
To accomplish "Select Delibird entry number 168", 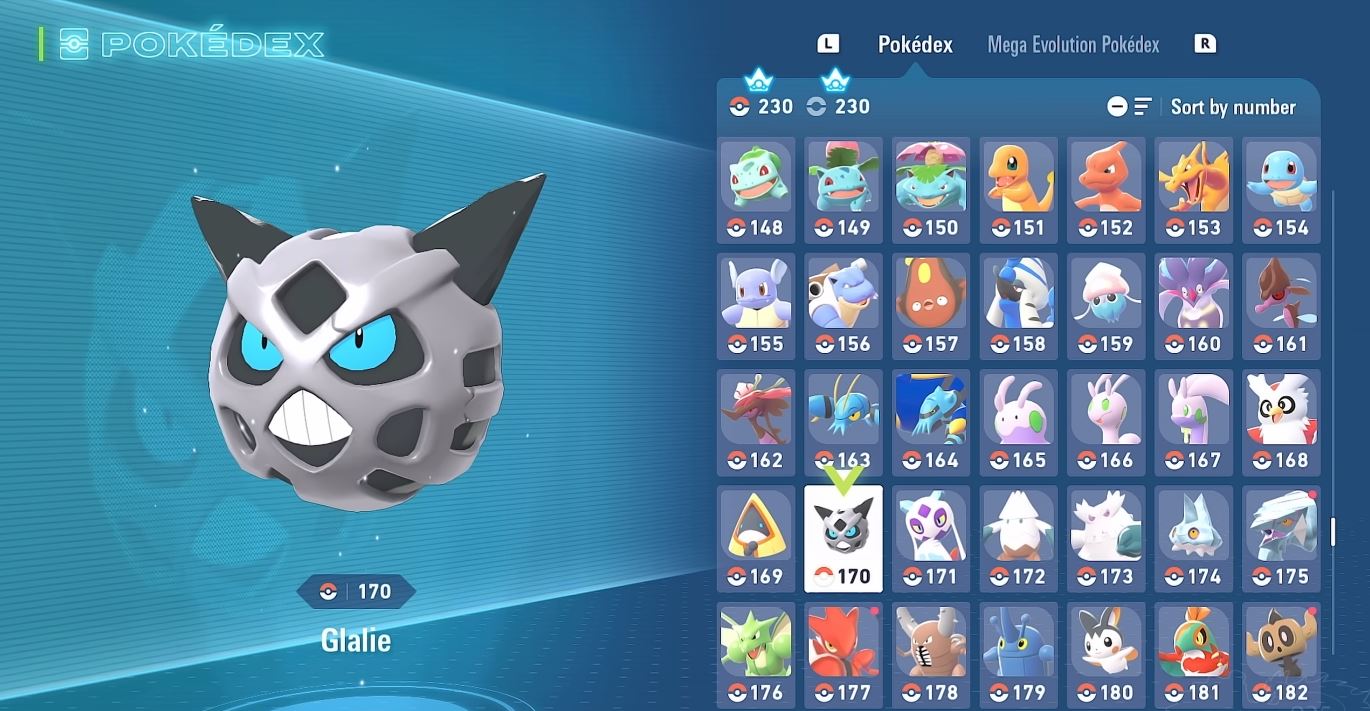I will [1281, 422].
